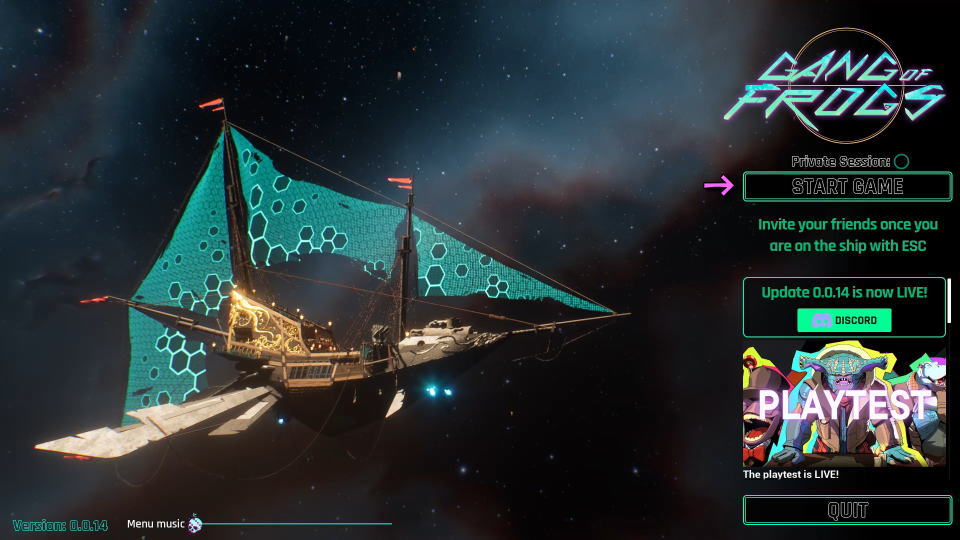The width and height of the screenshot is (960, 540).
Task: View the Playtest news thumbnail
Action: coord(844,405)
